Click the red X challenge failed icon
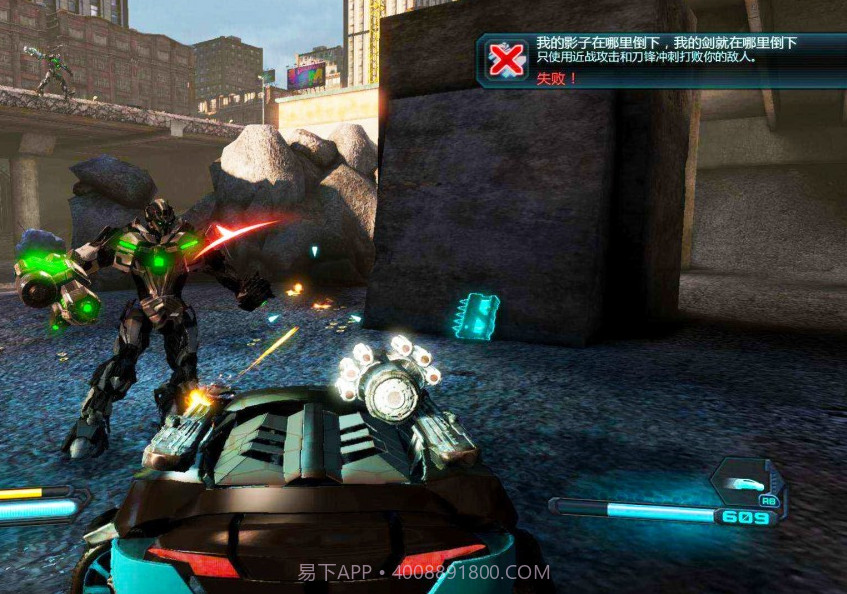Viewport: 847px width, 594px height. pyautogui.click(x=507, y=61)
